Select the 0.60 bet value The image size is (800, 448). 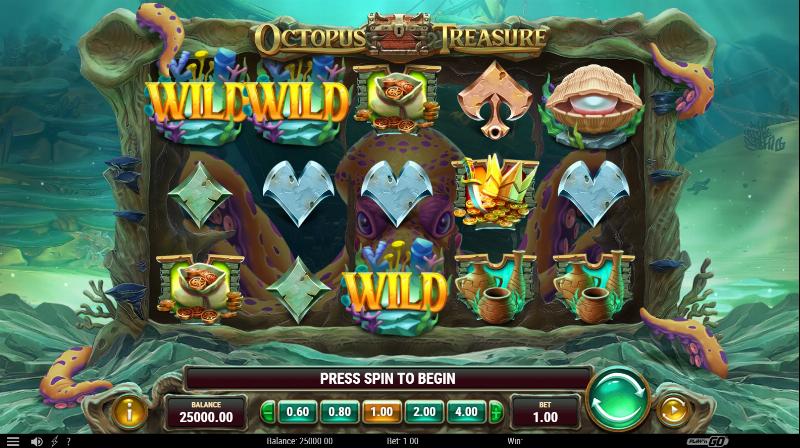[x=295, y=410]
